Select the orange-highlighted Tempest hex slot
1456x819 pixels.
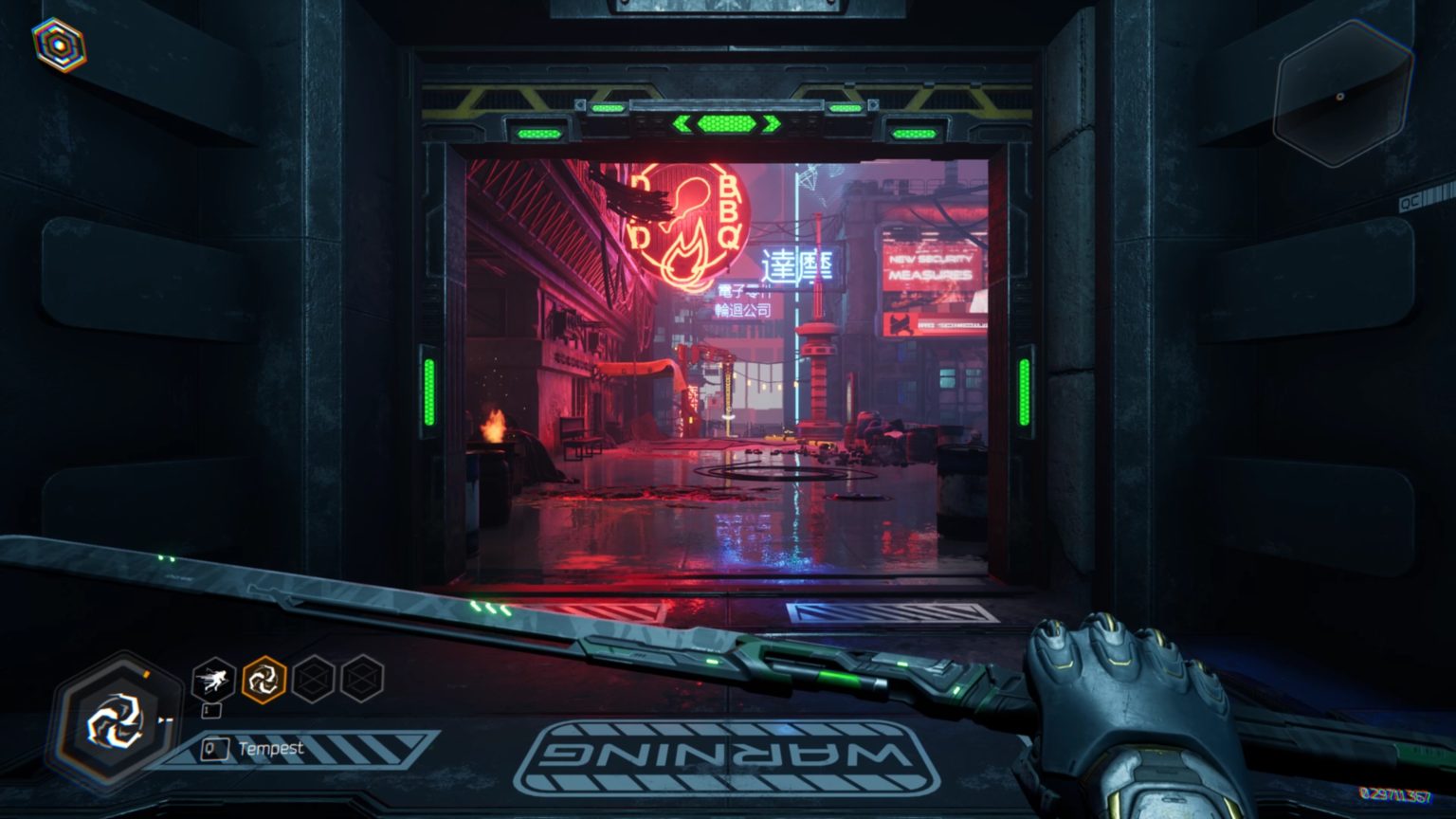[264, 679]
